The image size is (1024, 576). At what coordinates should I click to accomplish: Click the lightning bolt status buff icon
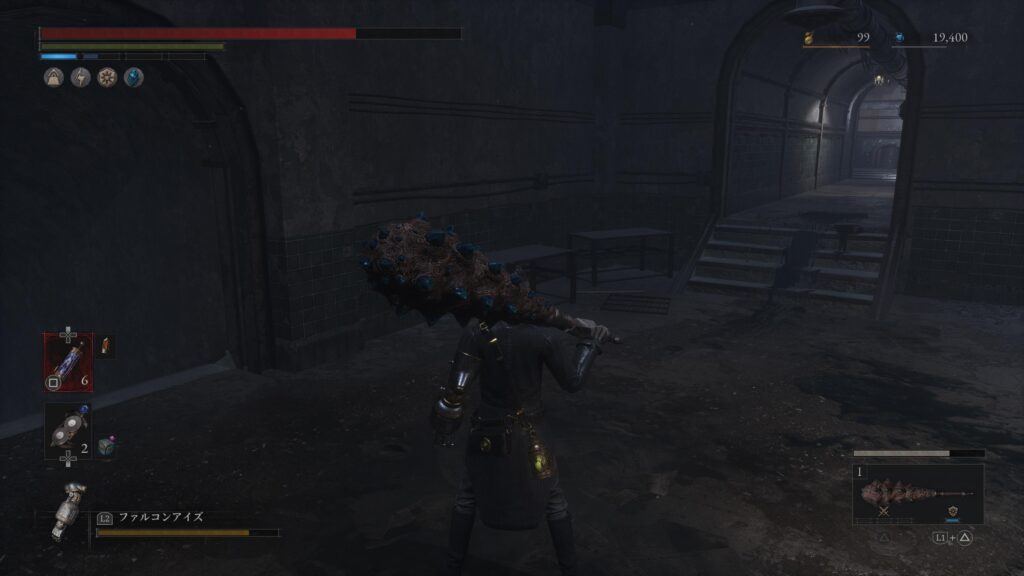click(x=80, y=77)
